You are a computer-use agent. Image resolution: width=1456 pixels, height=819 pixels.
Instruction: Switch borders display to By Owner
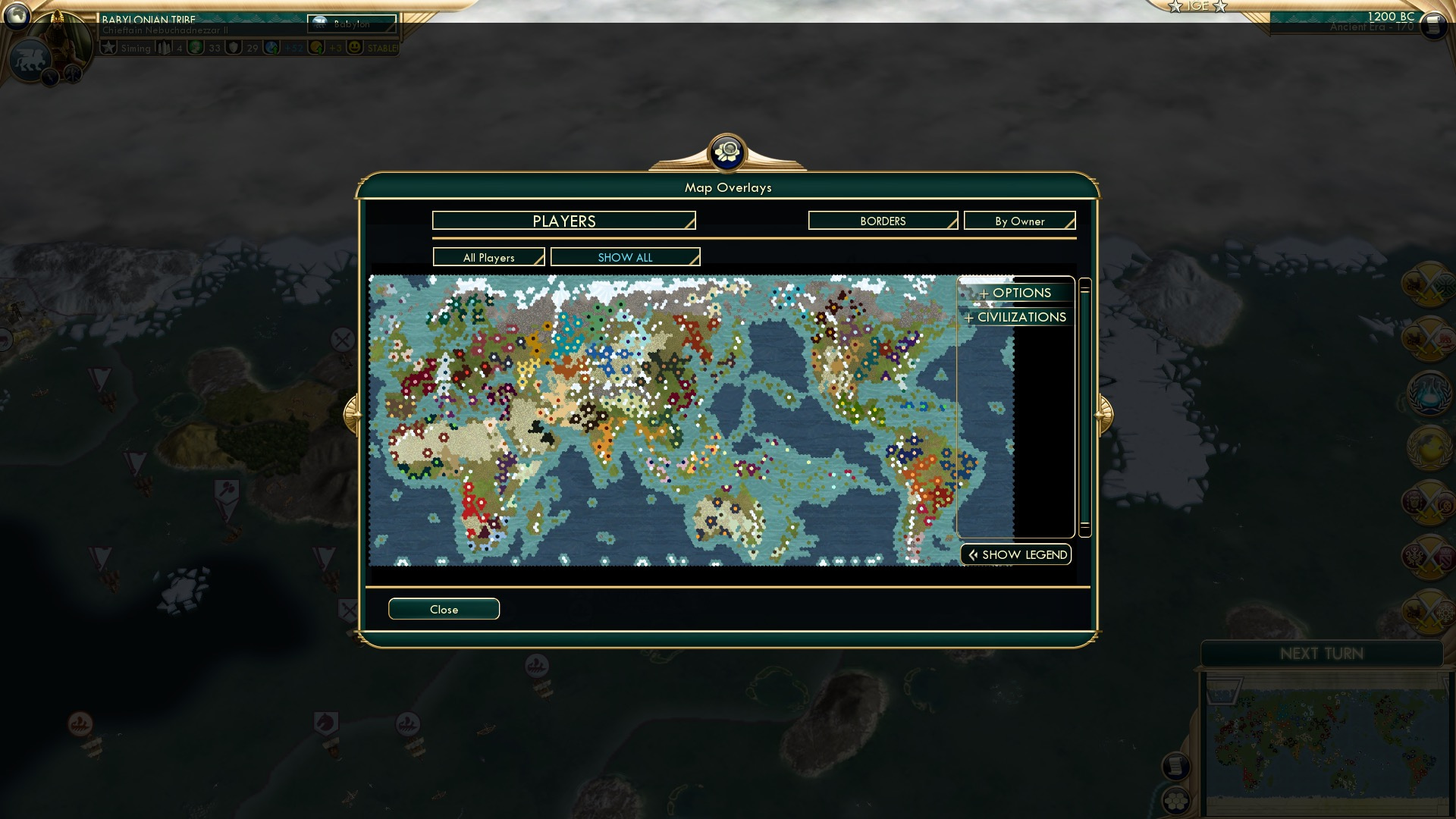tap(1019, 221)
